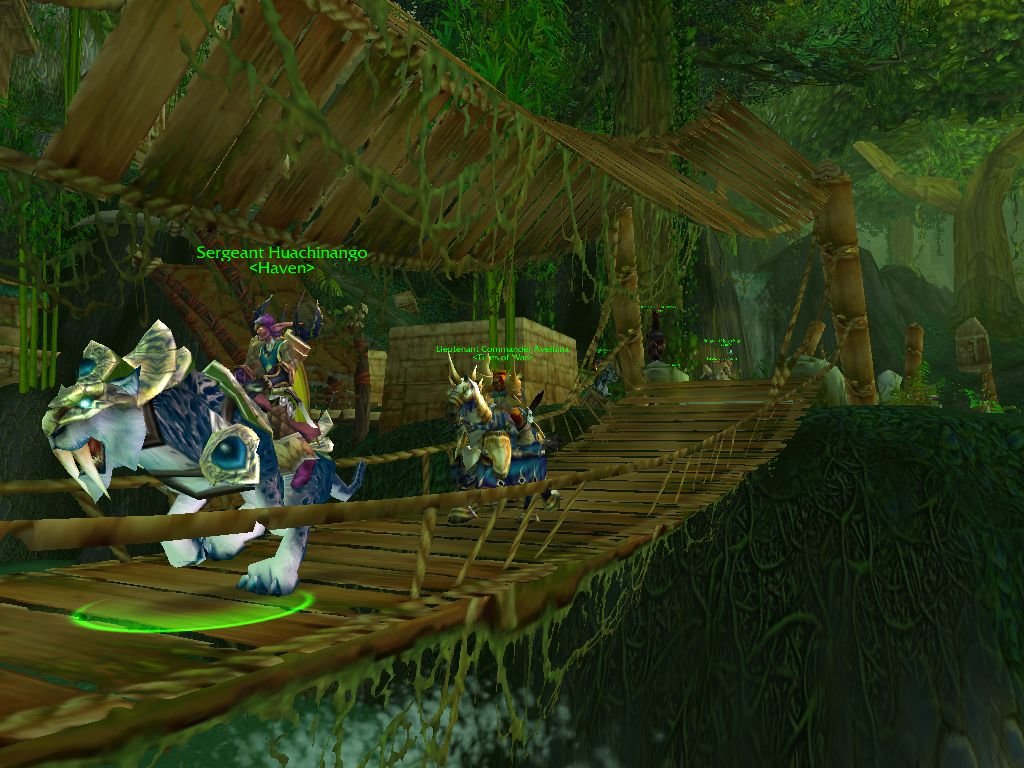Target the Lieutenant Commander Avellana name label
Image resolution: width=1024 pixels, height=768 pixels.
coord(502,349)
